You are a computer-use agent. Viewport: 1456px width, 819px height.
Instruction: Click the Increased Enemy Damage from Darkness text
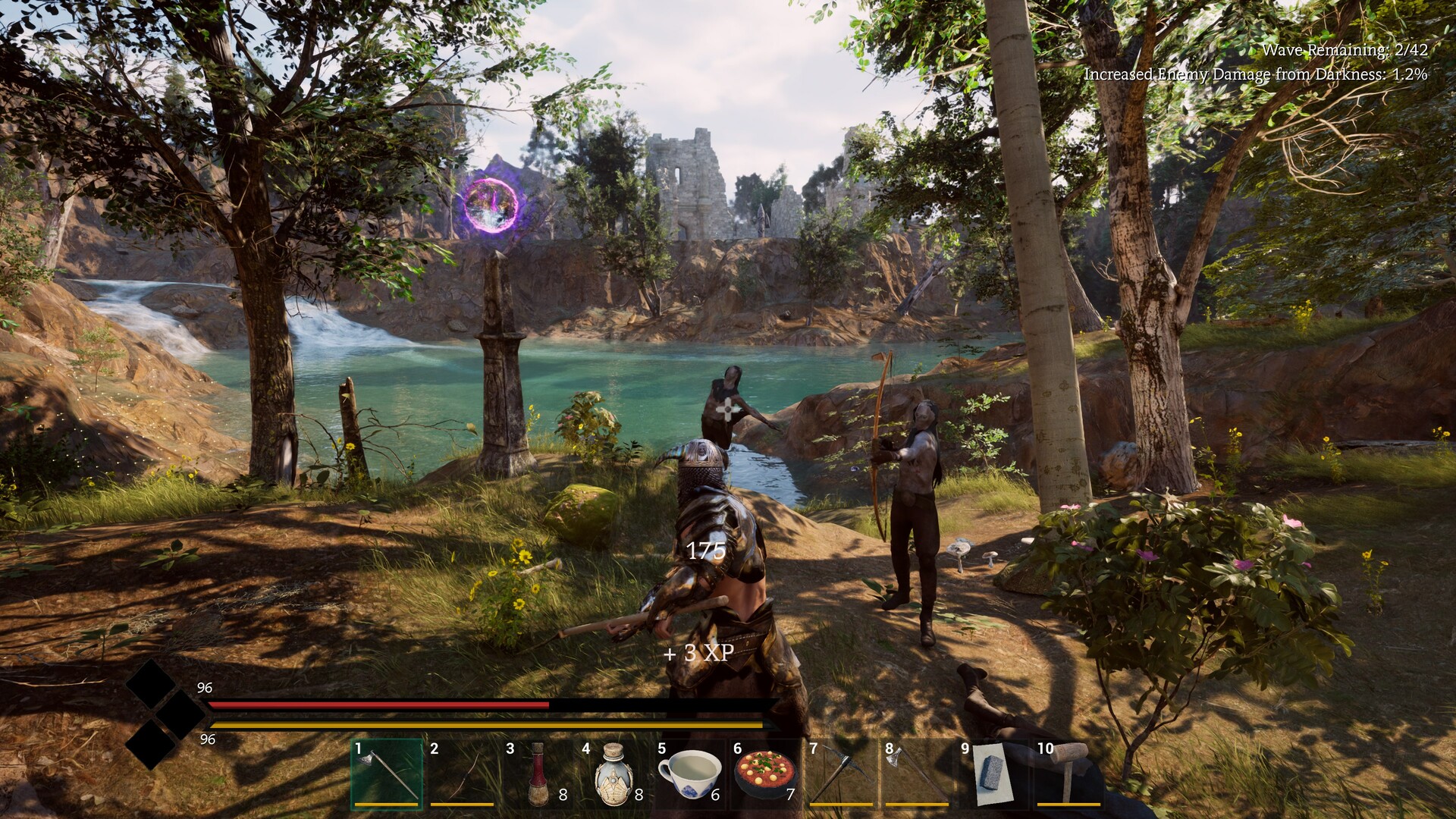point(1255,76)
